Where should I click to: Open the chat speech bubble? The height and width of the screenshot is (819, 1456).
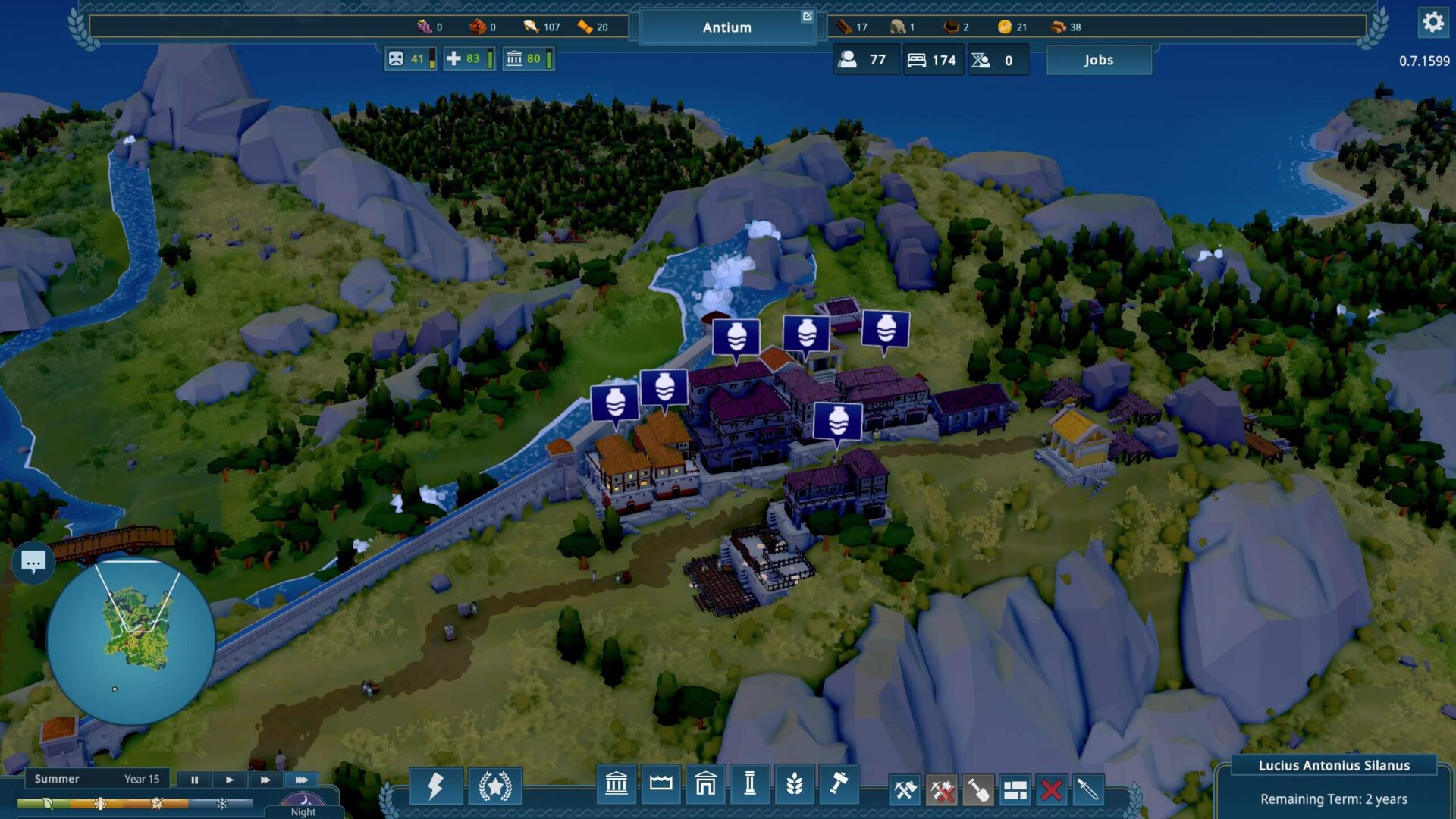[33, 562]
